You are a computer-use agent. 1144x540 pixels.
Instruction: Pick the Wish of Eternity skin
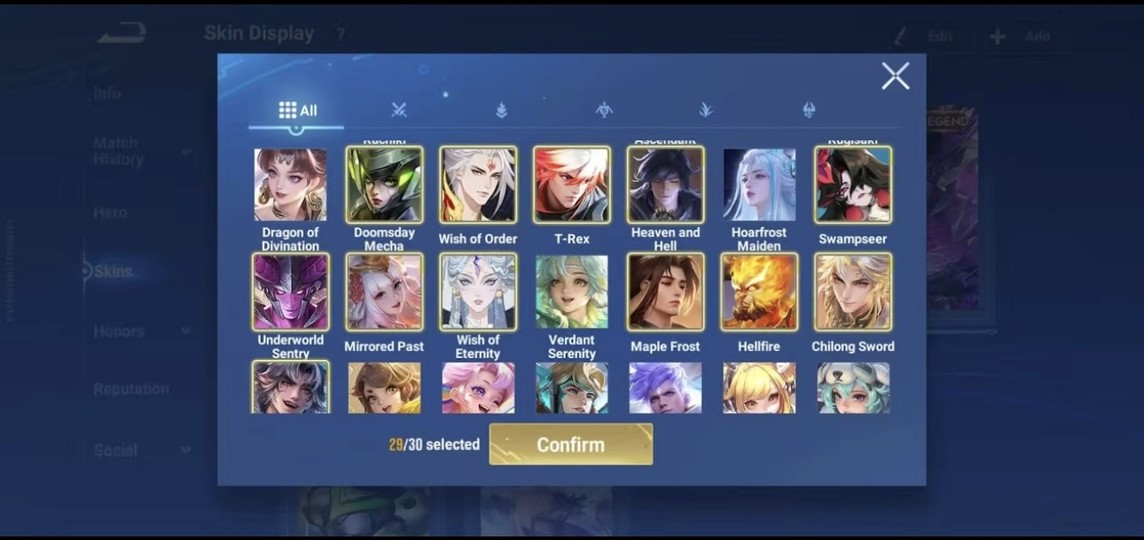pos(478,292)
